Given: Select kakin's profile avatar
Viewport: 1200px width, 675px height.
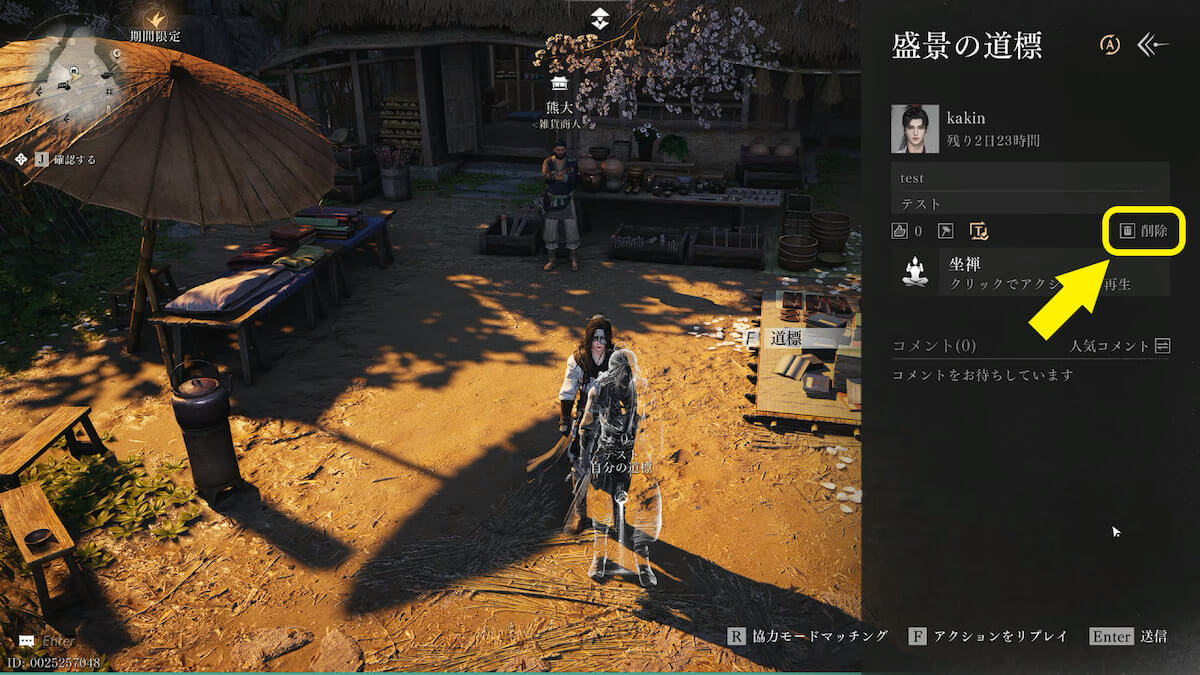Looking at the screenshot, I should pyautogui.click(x=914, y=129).
